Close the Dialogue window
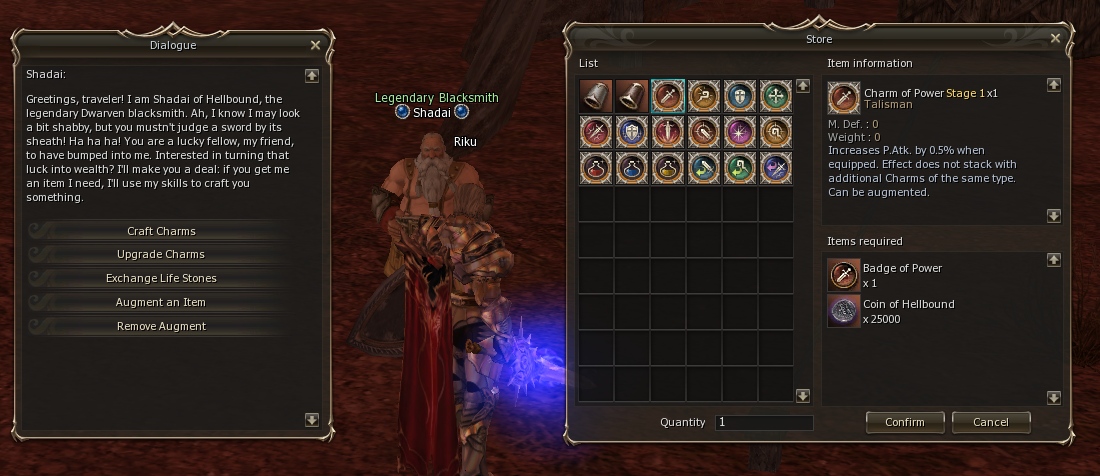1100x476 pixels. coord(316,45)
